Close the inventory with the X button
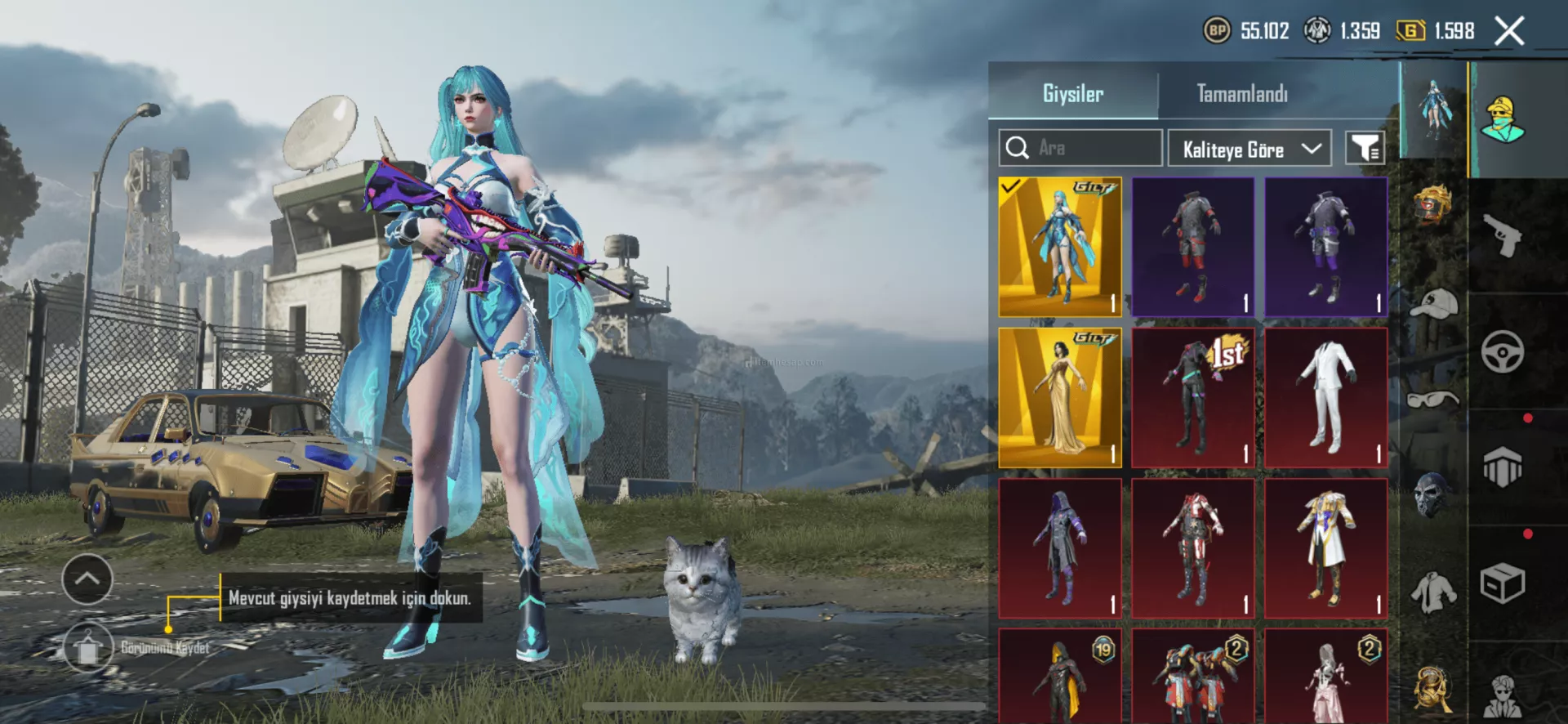Viewport: 1568px width, 724px height. point(1509,32)
